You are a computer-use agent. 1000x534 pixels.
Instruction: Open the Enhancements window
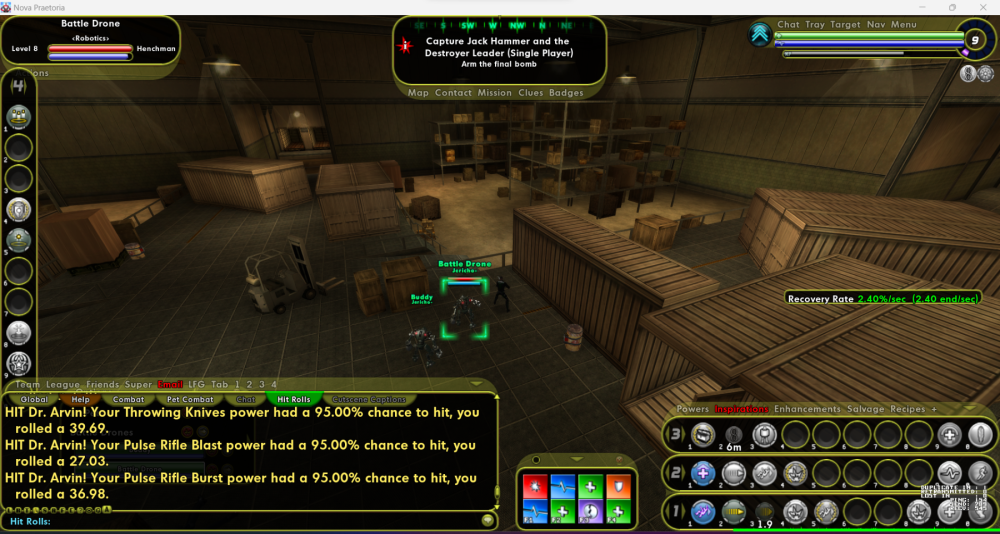[806, 409]
